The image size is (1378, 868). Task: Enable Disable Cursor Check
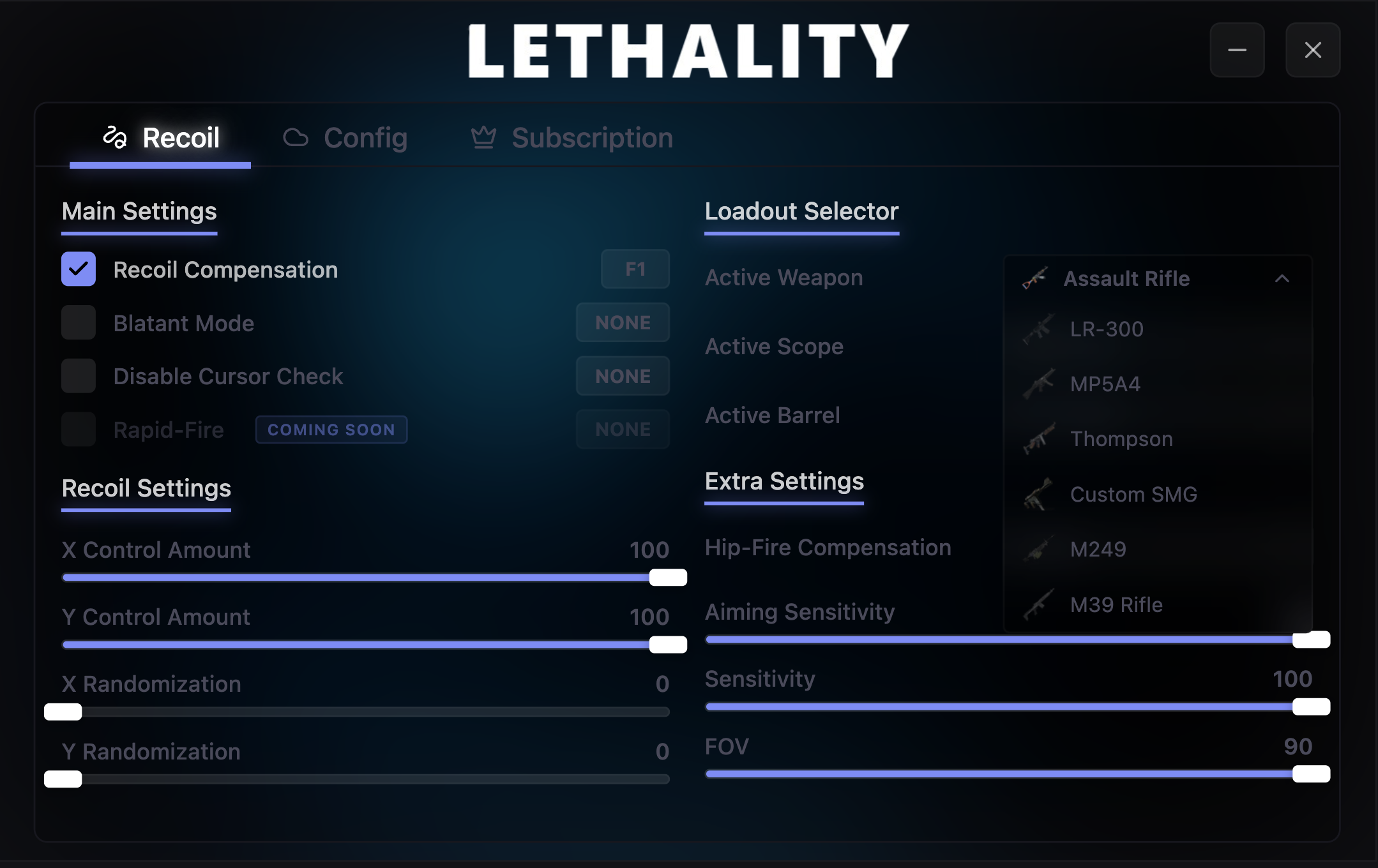point(78,376)
